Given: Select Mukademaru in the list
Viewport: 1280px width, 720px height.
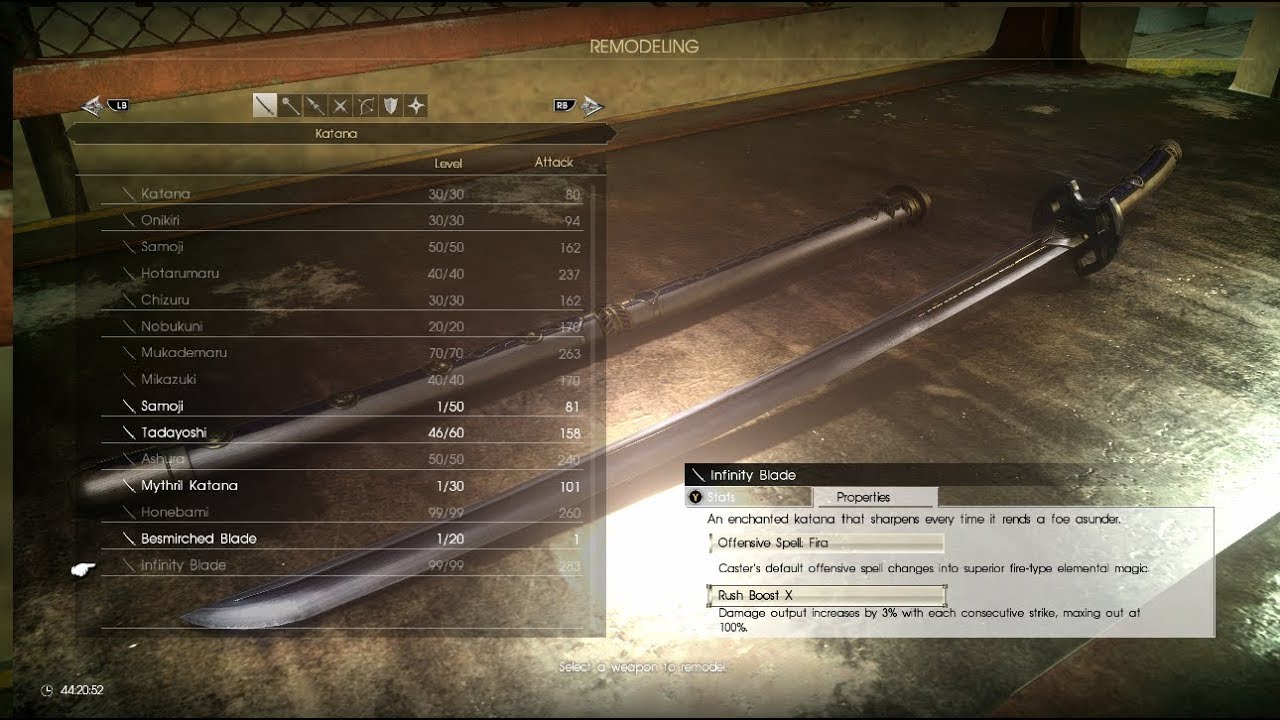Looking at the screenshot, I should coord(340,353).
